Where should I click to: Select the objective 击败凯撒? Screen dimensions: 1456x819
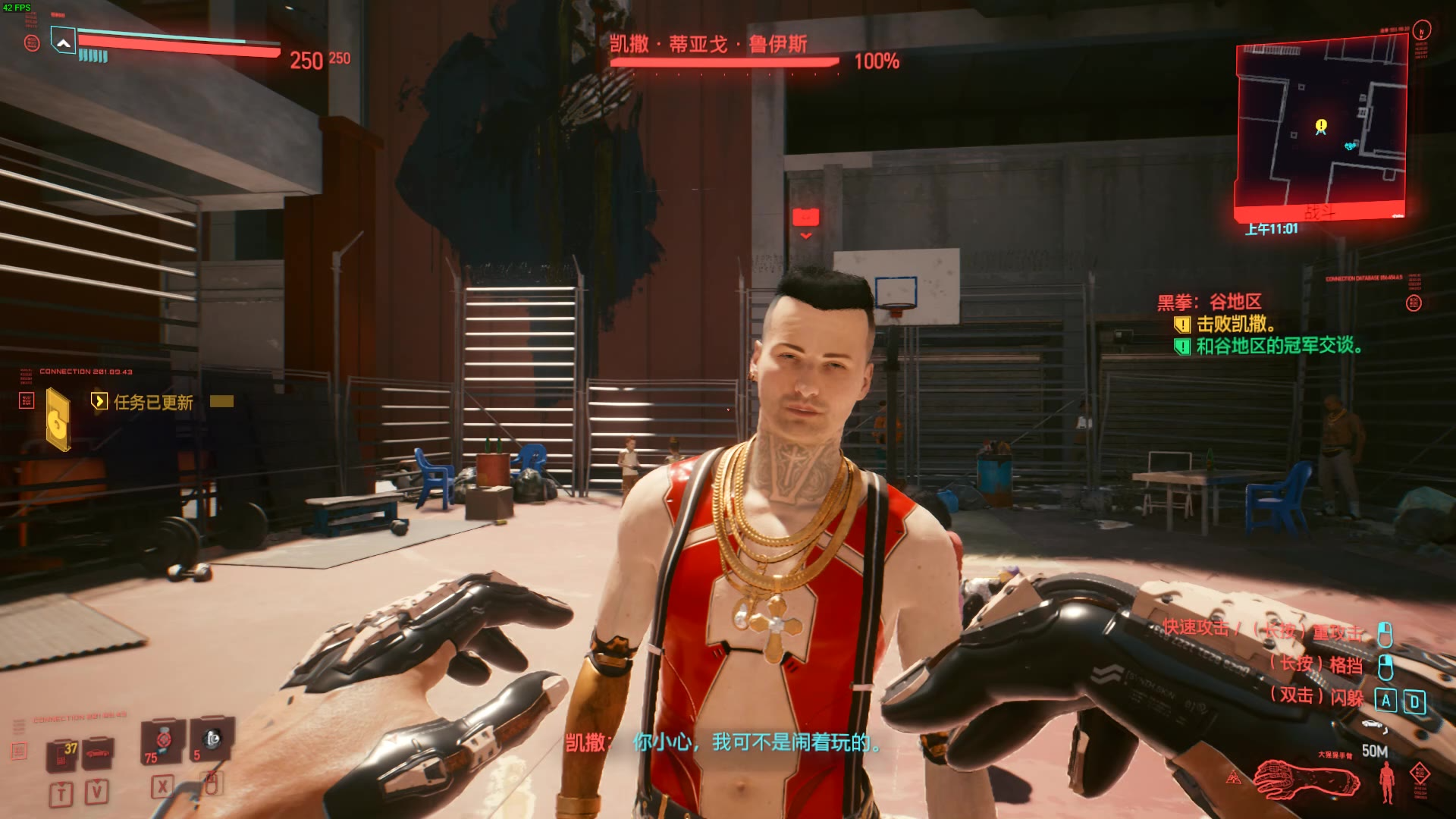[x=1235, y=325]
